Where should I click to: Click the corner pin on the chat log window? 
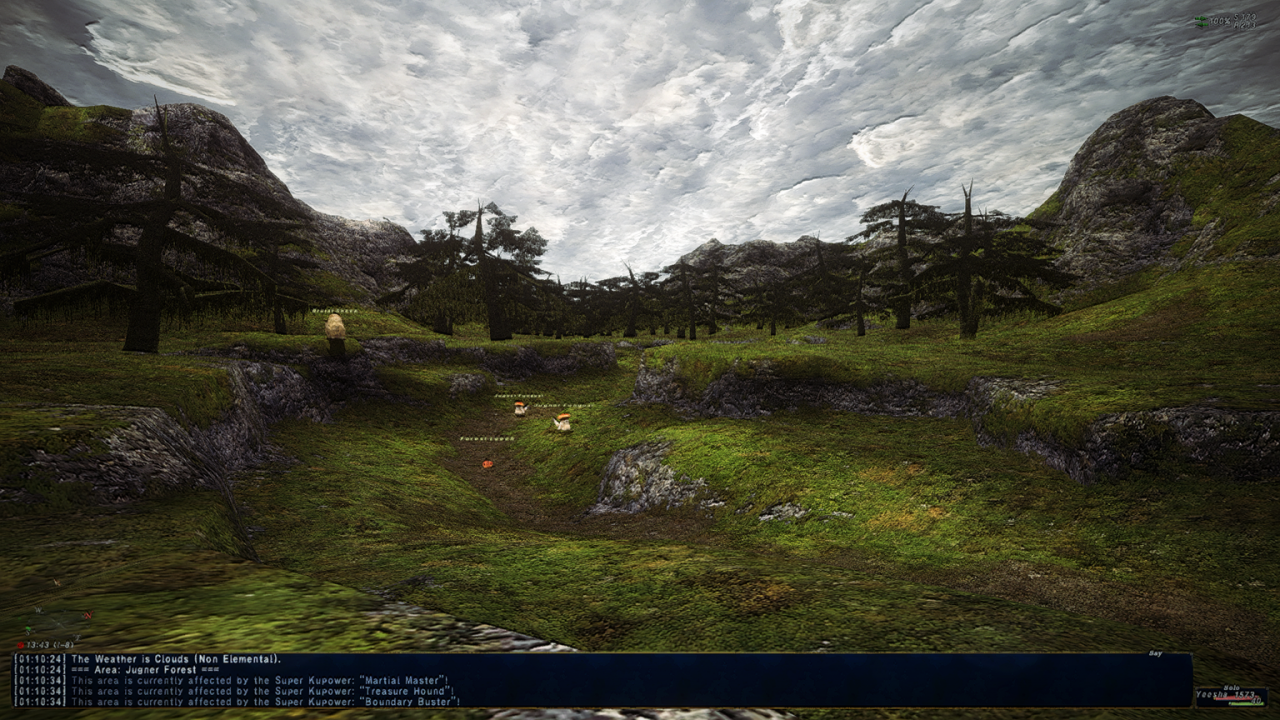click(x=1191, y=653)
